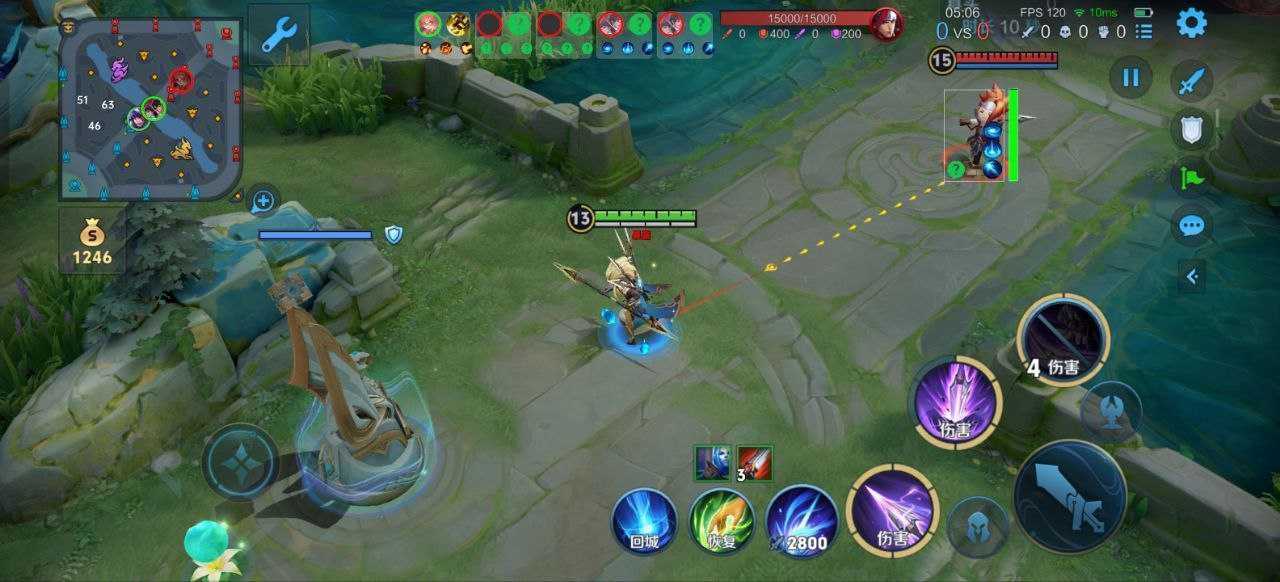This screenshot has height=582, width=1280.
Task: Send the sword attack signal
Action: [1191, 81]
